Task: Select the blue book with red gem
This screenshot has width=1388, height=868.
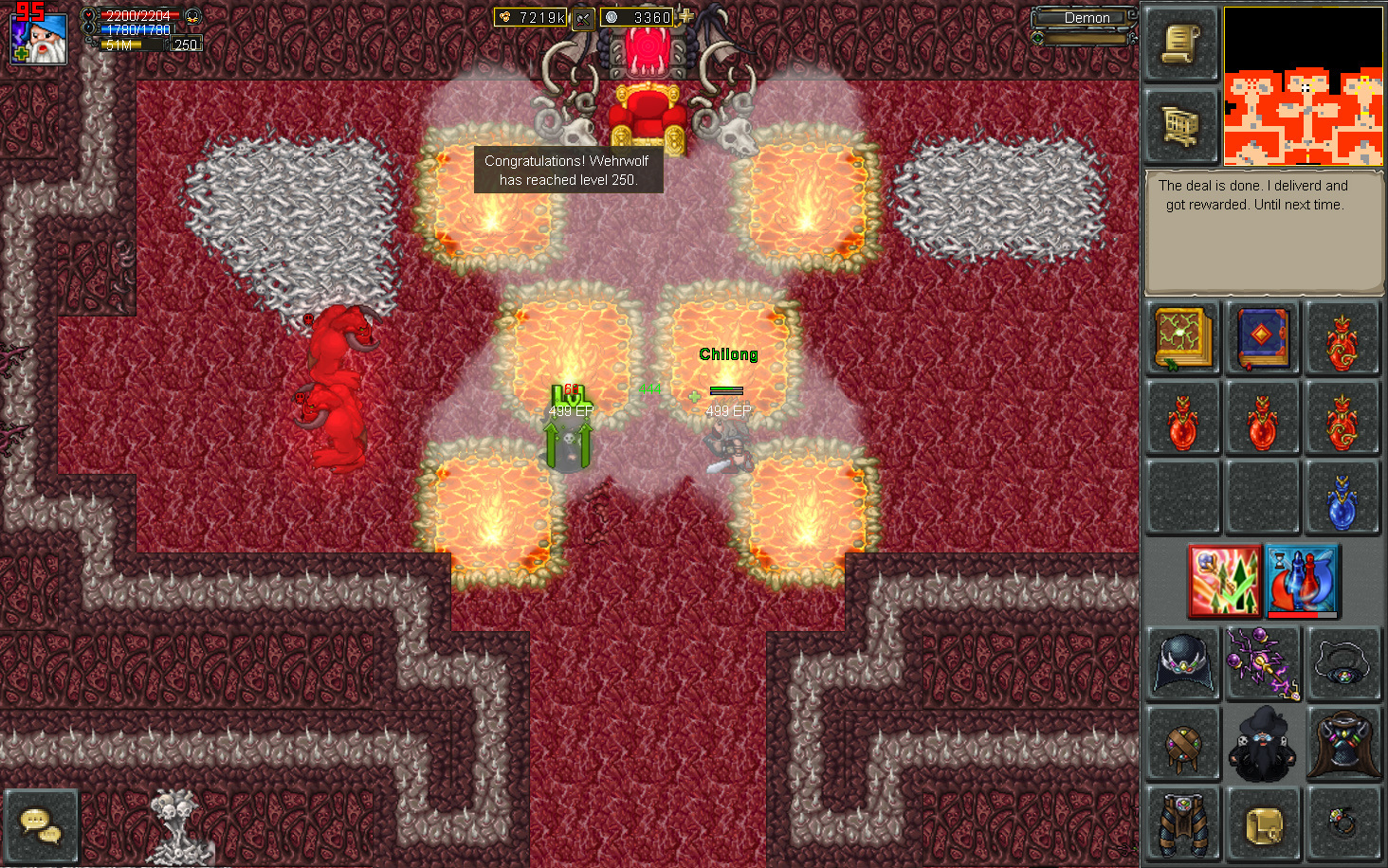Action: tap(1262, 337)
